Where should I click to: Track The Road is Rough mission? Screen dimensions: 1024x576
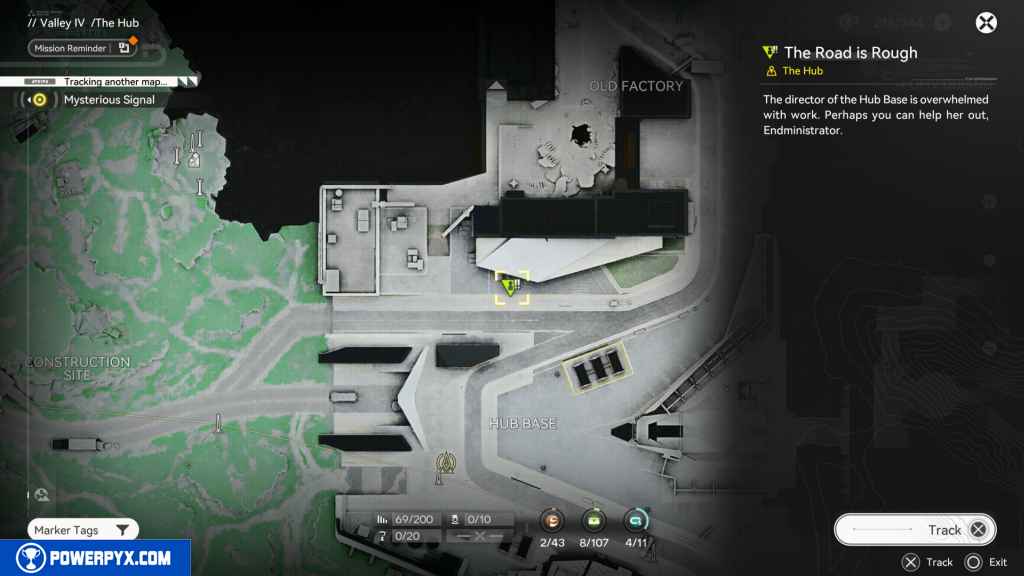pyautogui.click(x=915, y=530)
